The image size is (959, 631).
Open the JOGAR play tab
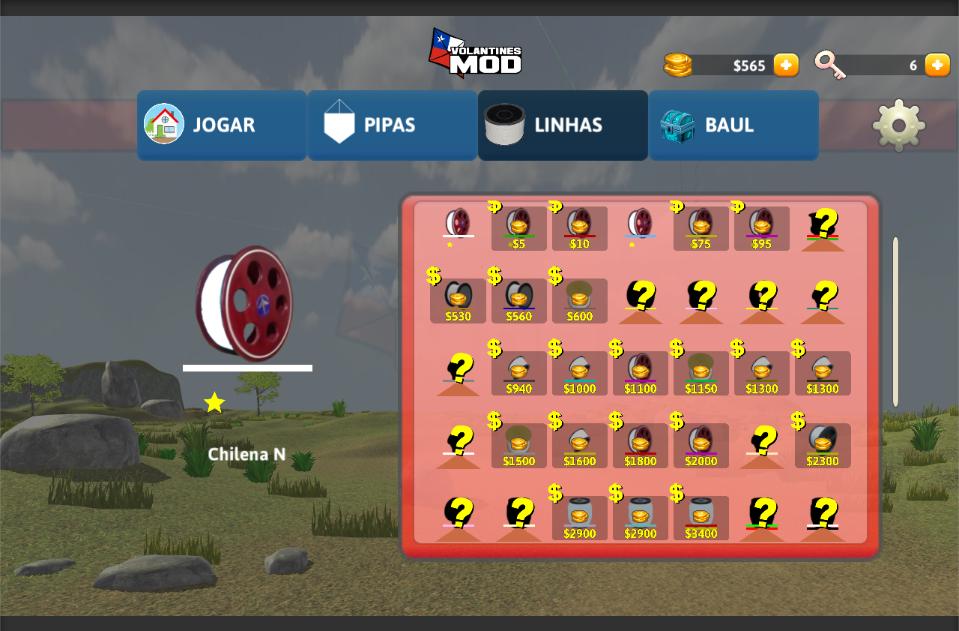[x=221, y=125]
